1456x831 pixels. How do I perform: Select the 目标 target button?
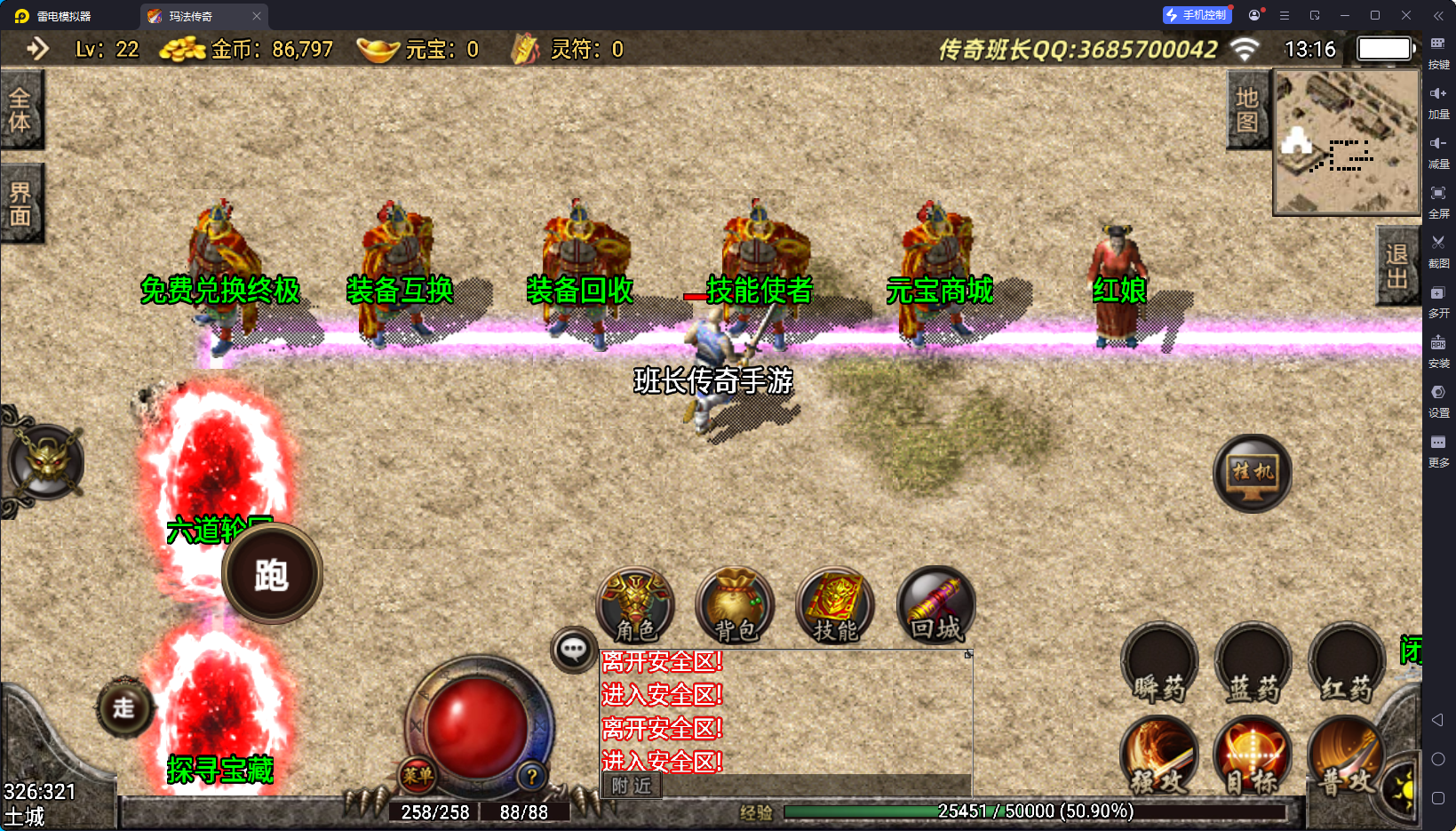(1253, 755)
